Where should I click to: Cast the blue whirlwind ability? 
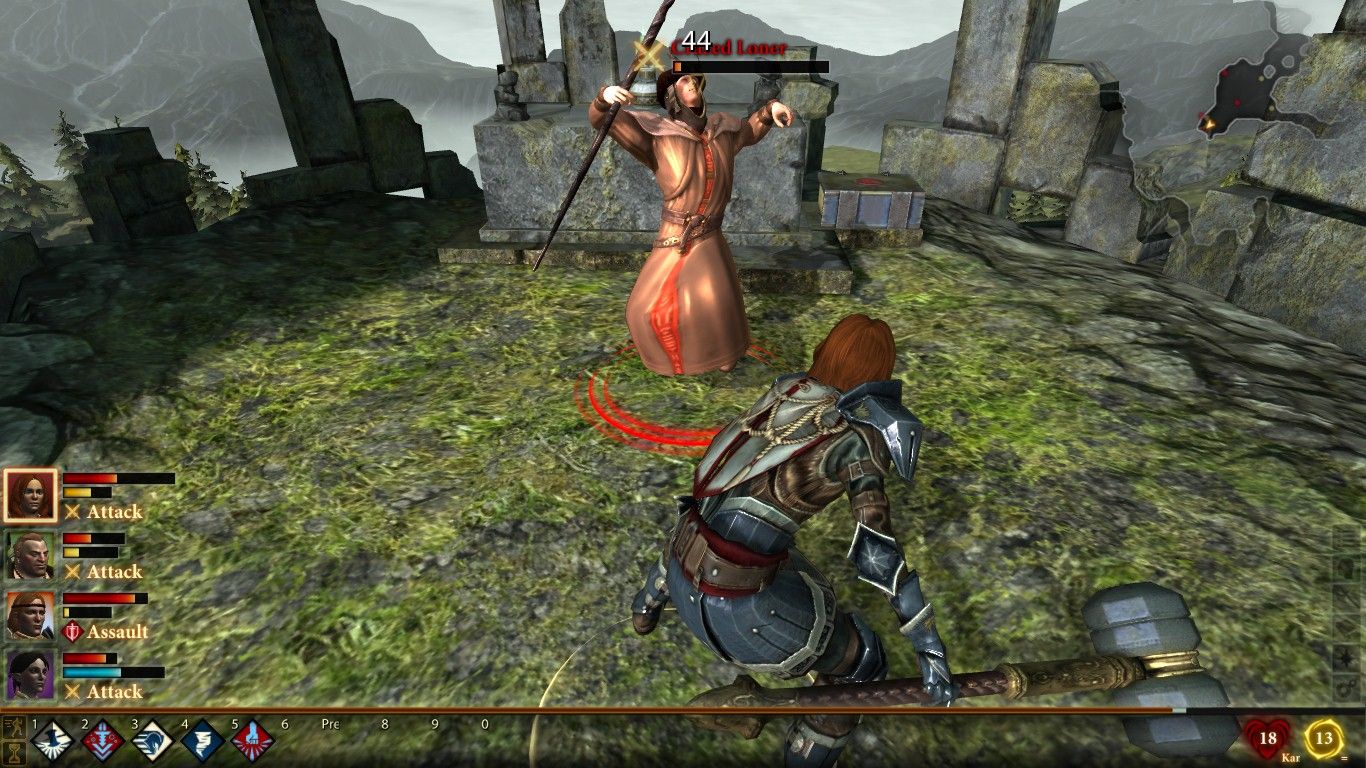(x=203, y=742)
